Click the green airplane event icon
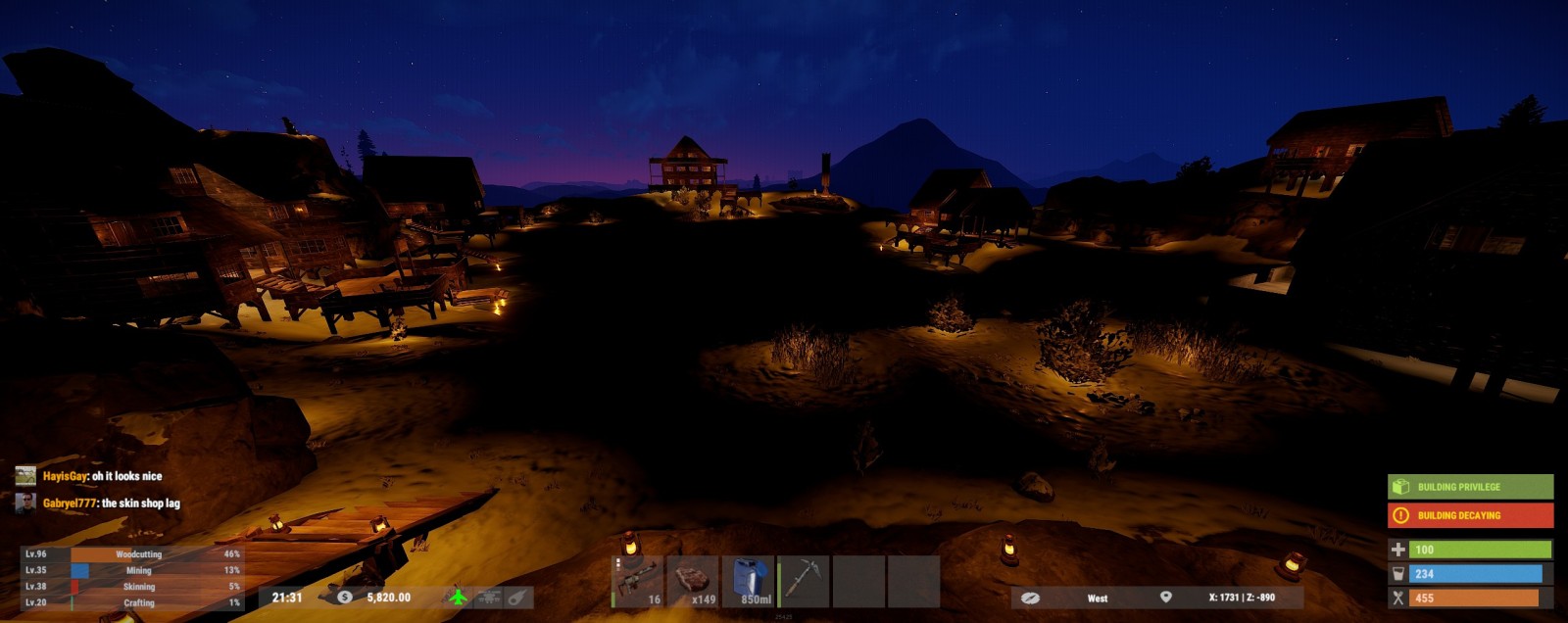Viewport: 1568px width, 623px height. tap(458, 597)
